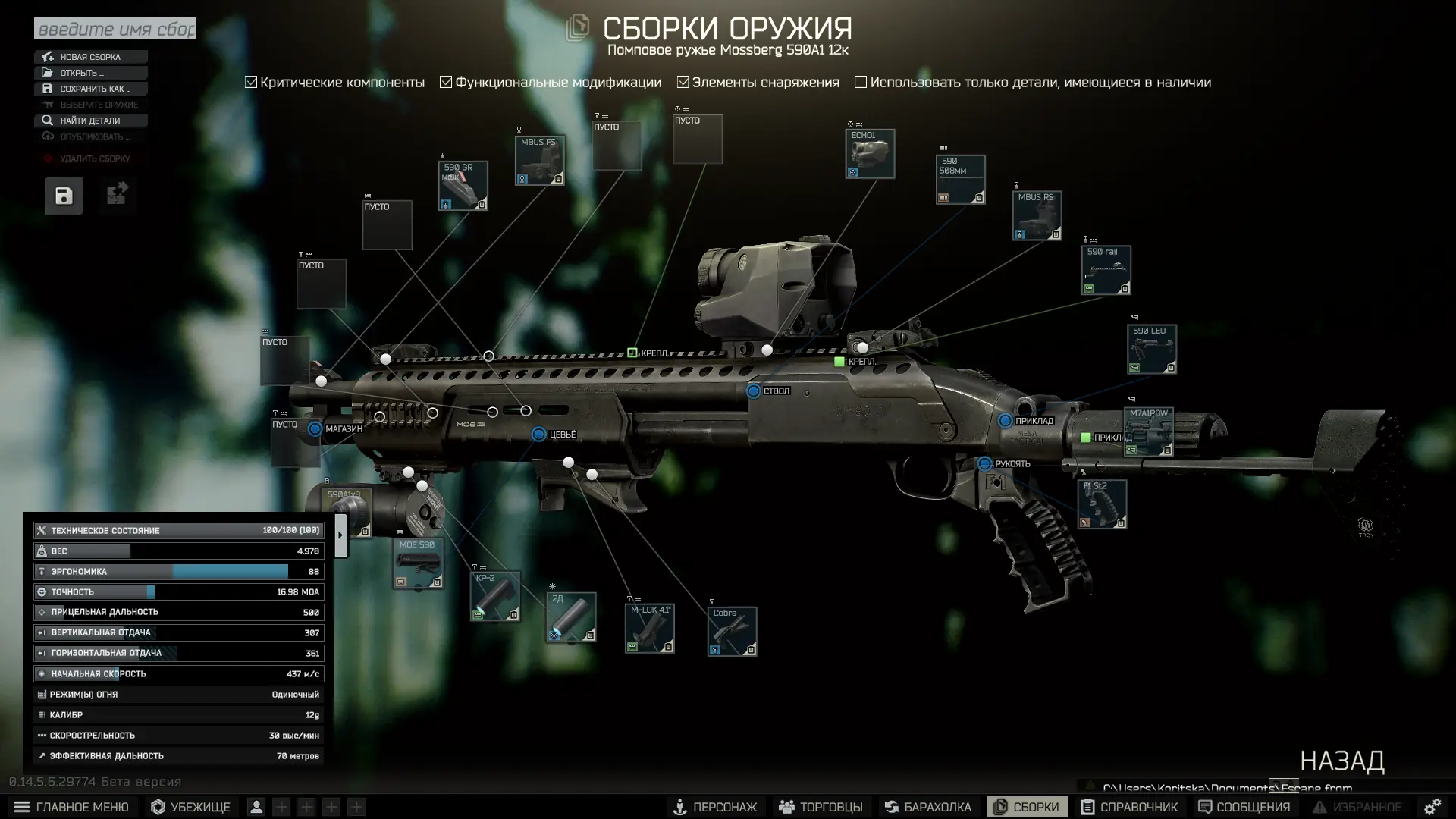Toggle the Критические компоненты checkbox
The image size is (1456, 819).
(x=252, y=82)
